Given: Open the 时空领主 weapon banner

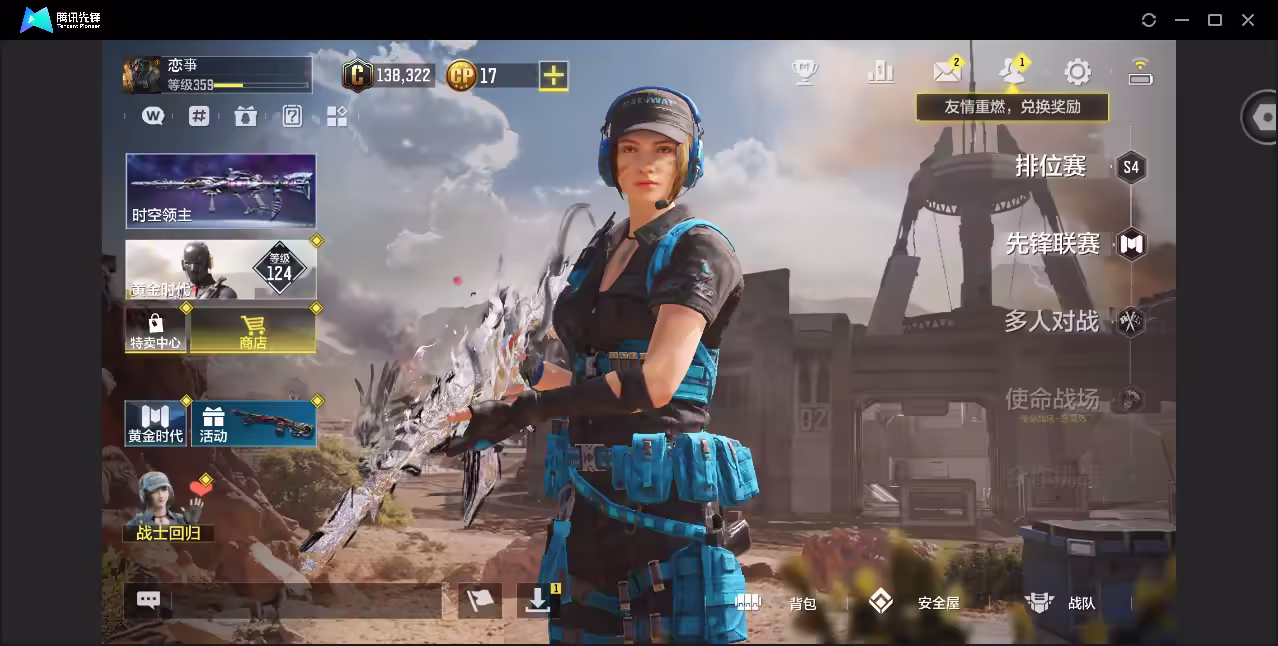Looking at the screenshot, I should point(221,190).
